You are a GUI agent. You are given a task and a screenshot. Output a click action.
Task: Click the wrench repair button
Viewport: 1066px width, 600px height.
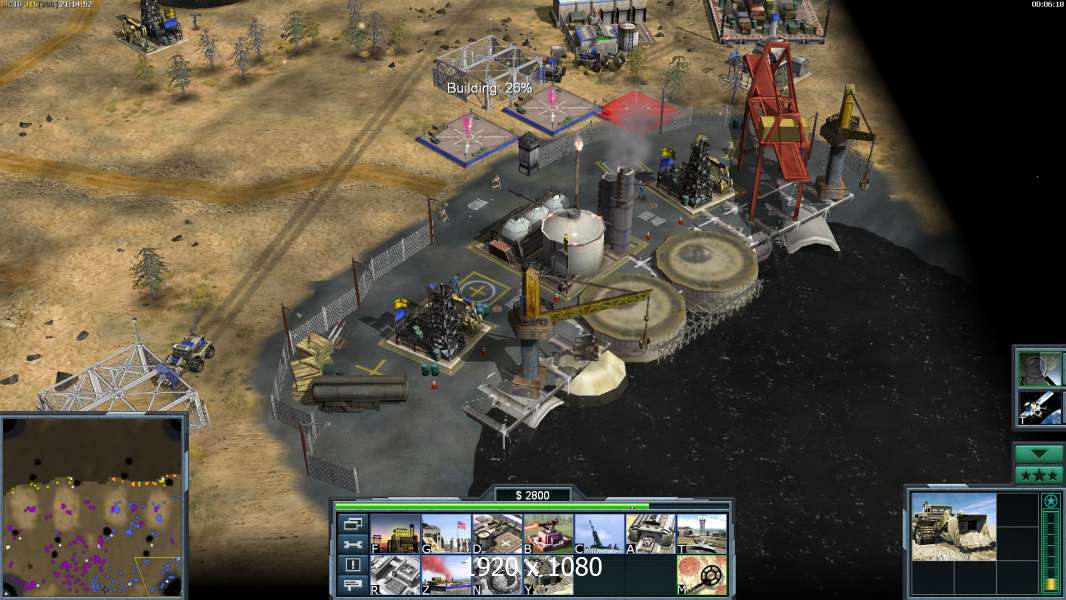coord(352,544)
